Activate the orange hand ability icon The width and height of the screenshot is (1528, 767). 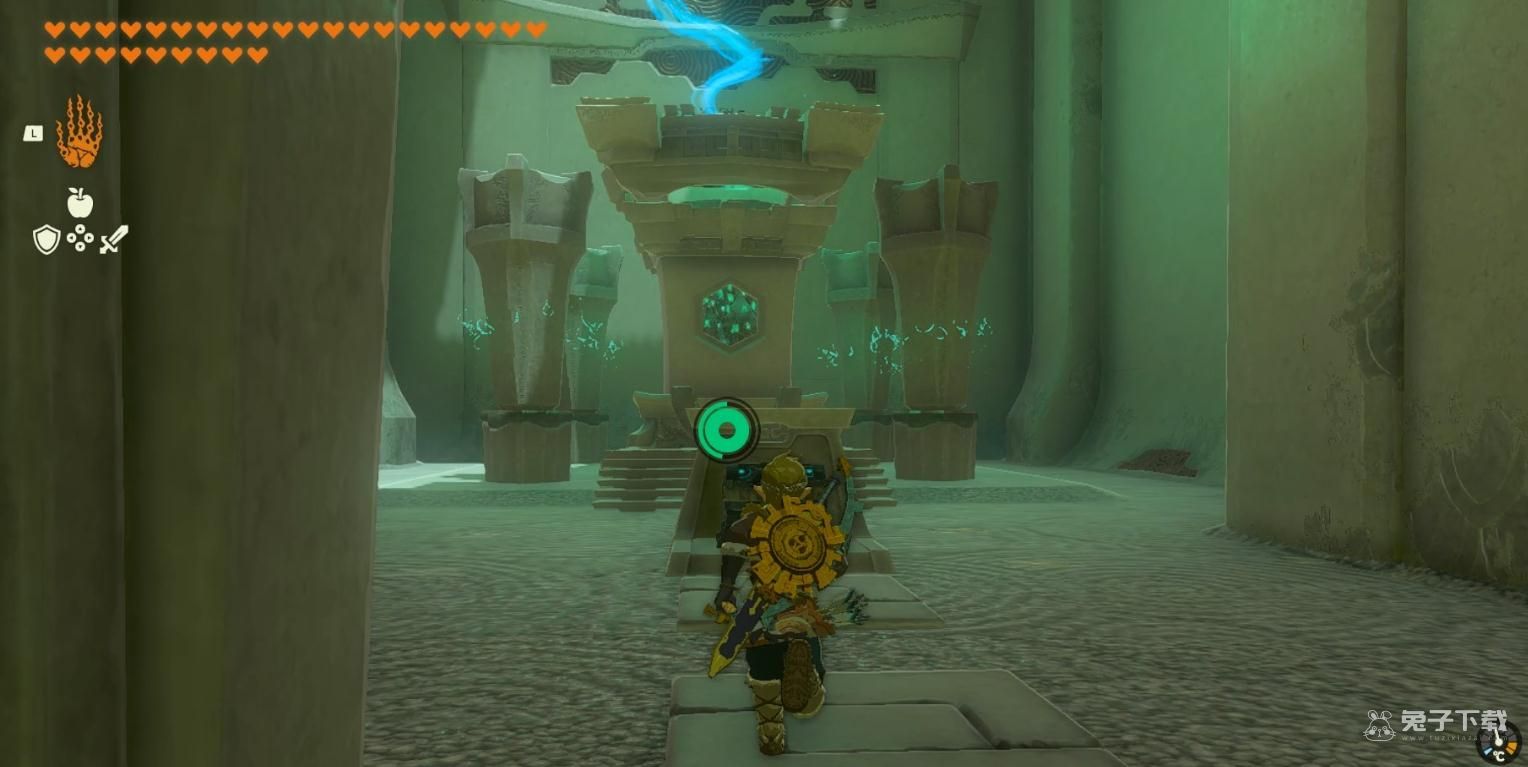pyautogui.click(x=79, y=132)
